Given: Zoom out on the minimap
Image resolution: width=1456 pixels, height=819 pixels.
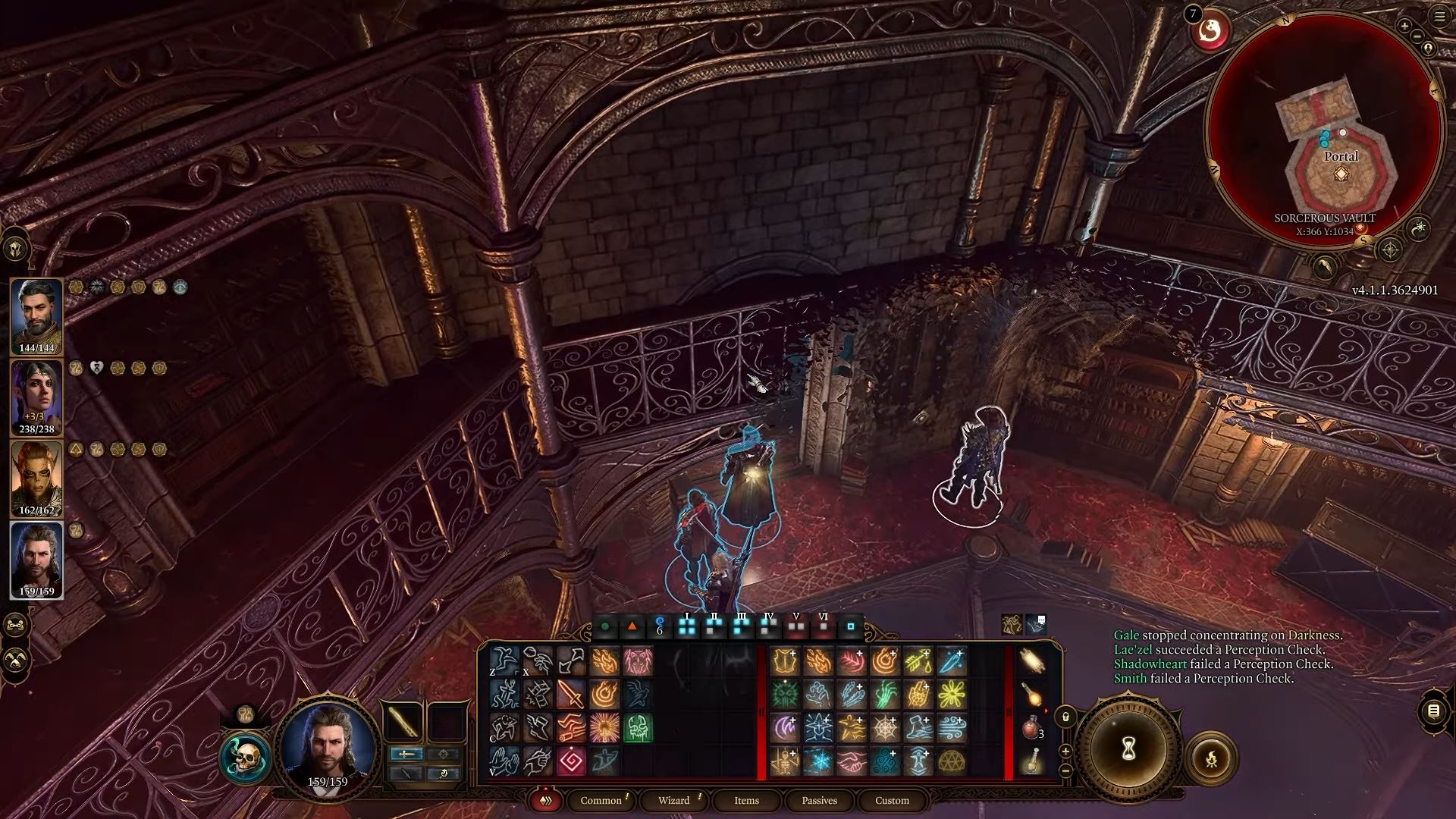Looking at the screenshot, I should tap(1417, 36).
